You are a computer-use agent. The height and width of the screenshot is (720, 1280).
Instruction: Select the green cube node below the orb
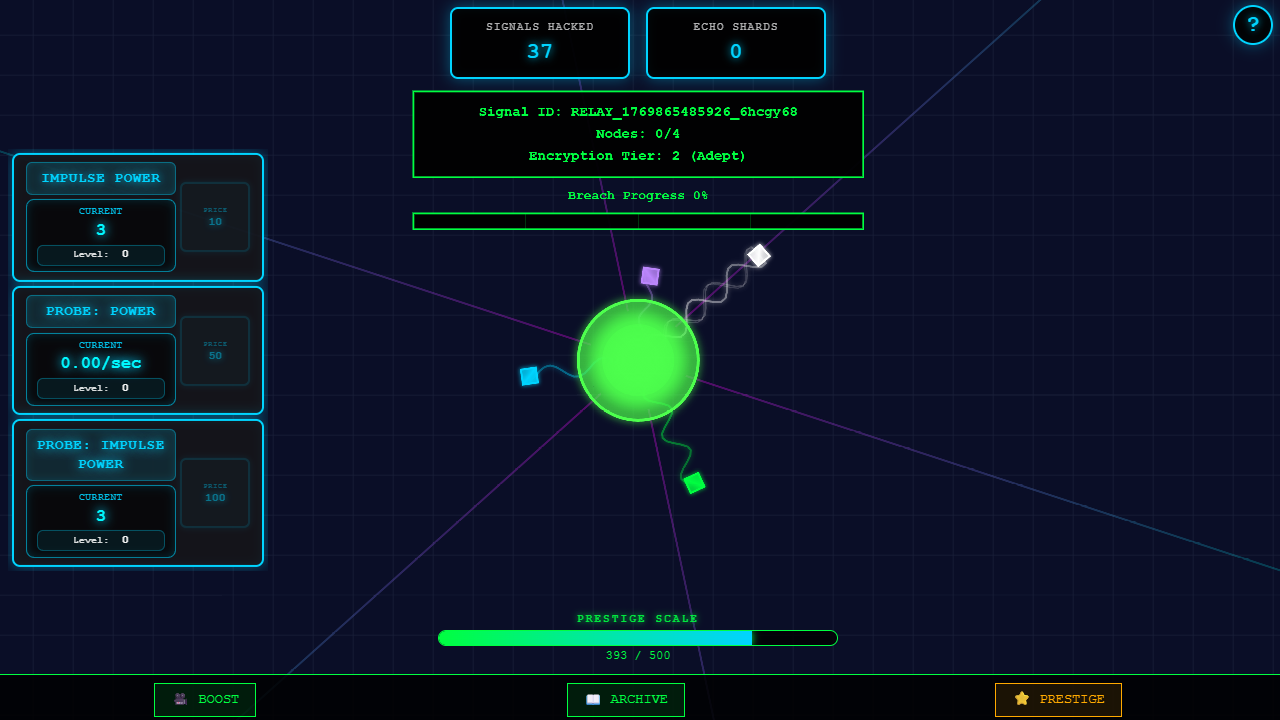tap(695, 483)
